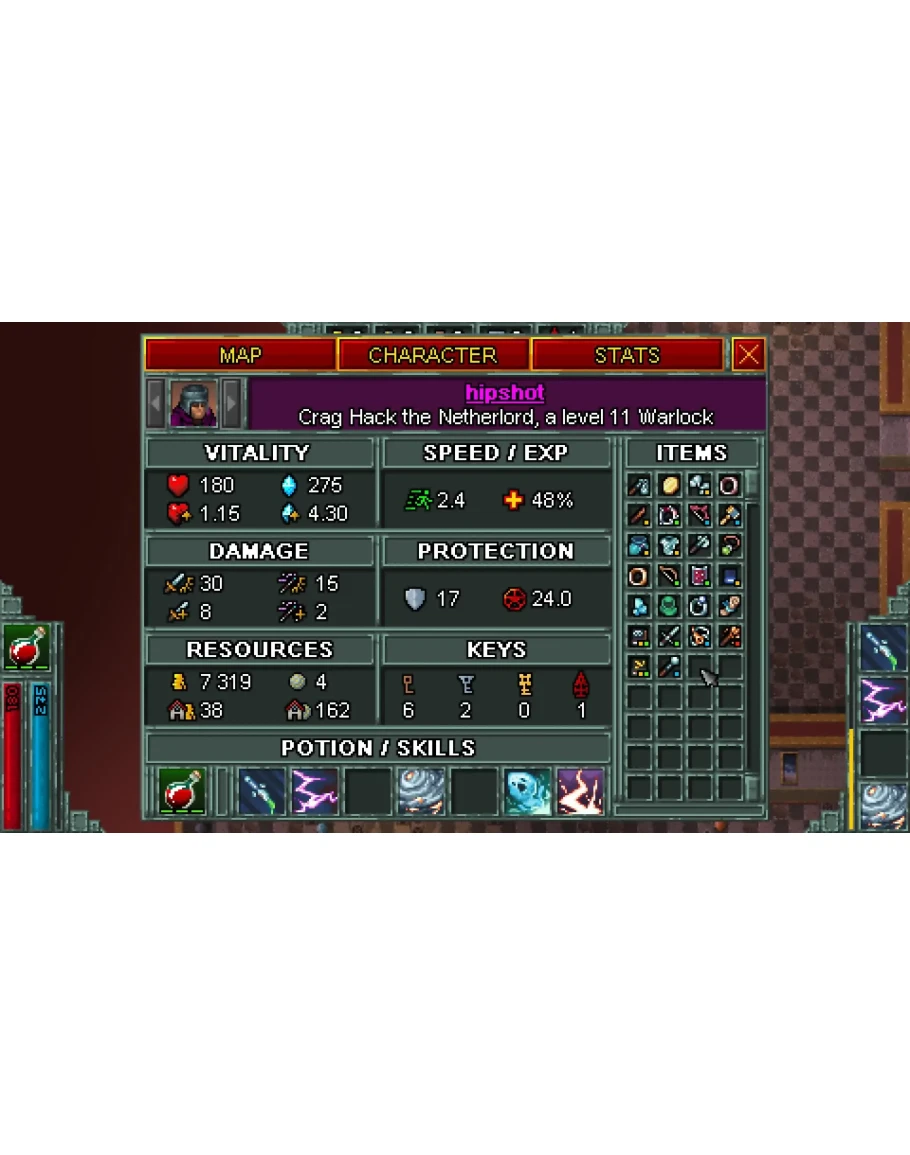This screenshot has width=910, height=1155.
Task: Select the orange lightning skill icon in skills row
Action: pyautogui.click(x=581, y=792)
